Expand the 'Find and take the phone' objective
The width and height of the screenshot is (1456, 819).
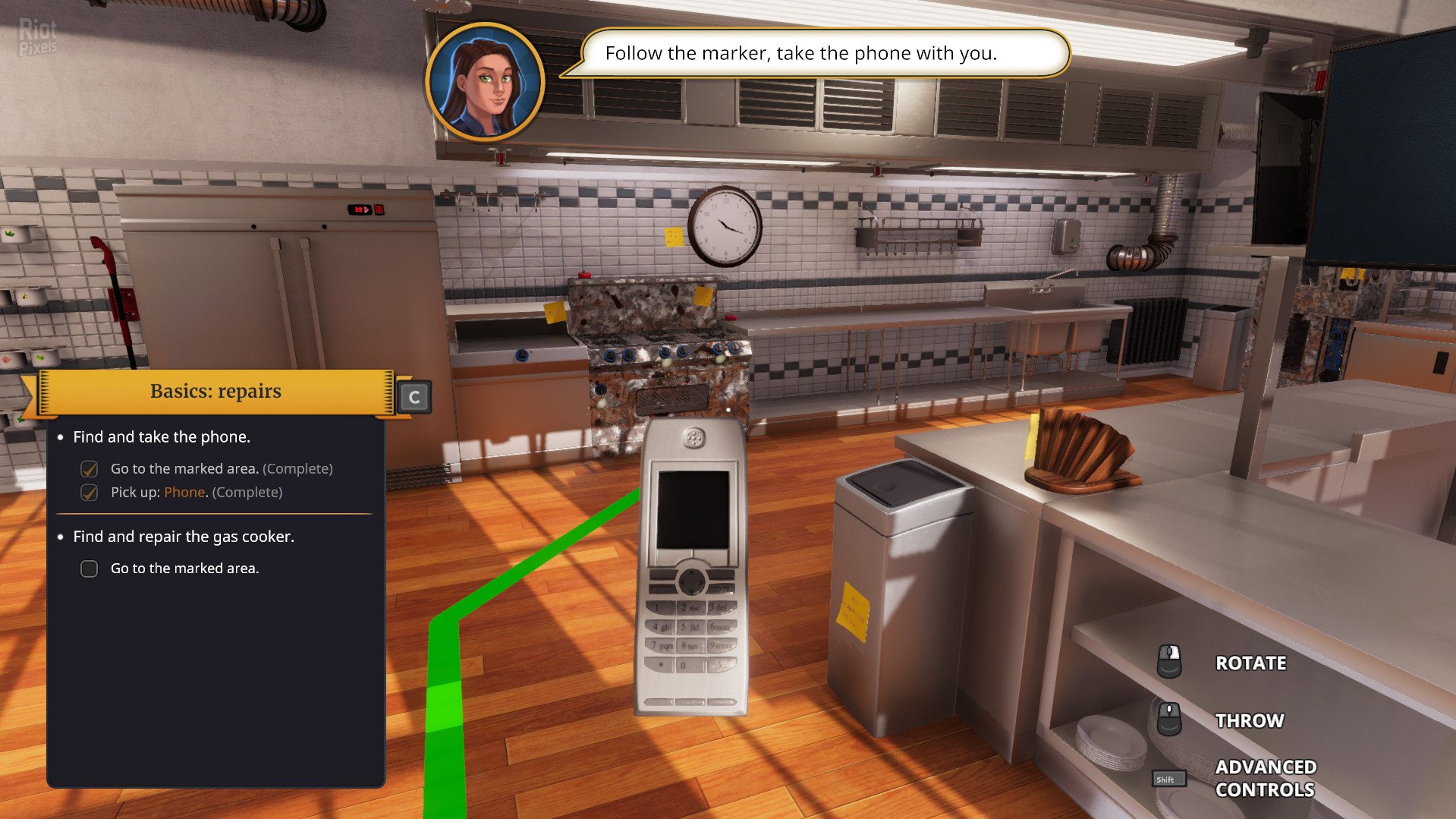(163, 436)
